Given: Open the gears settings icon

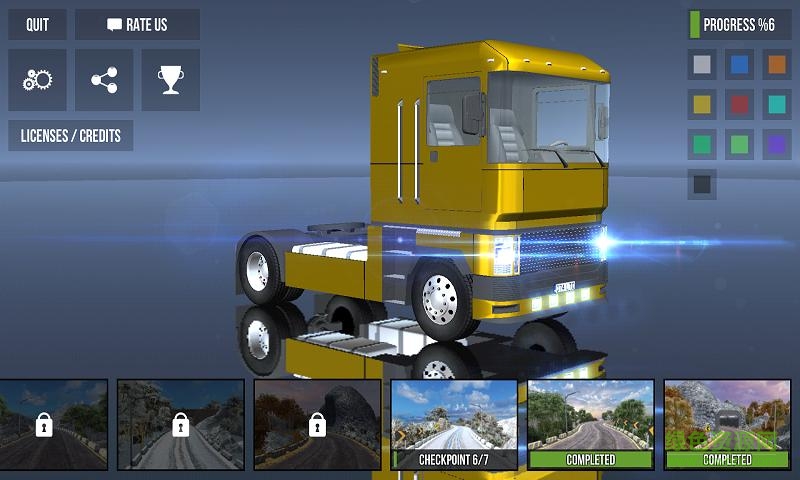Looking at the screenshot, I should click(x=37, y=80).
